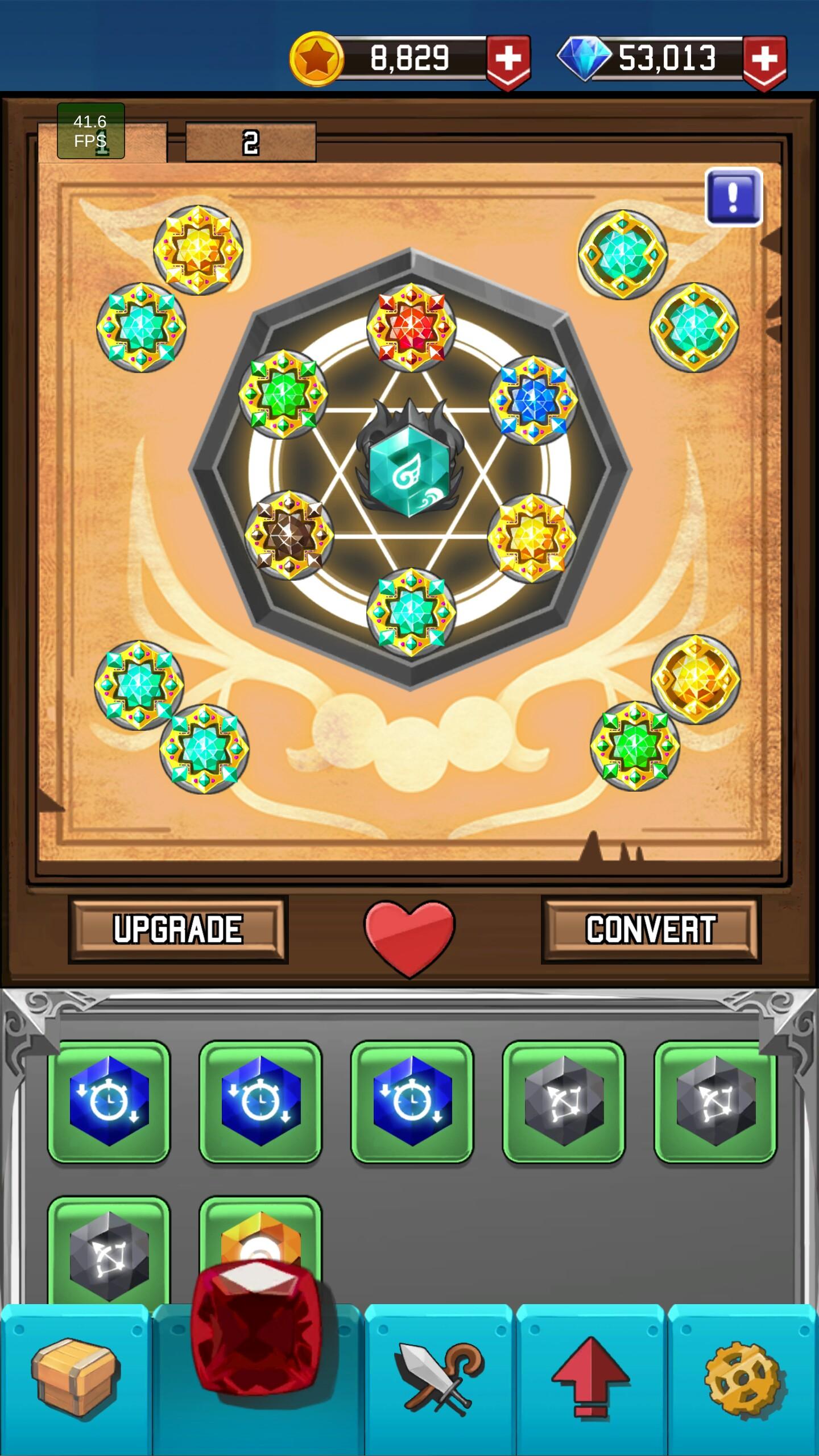
Task: Switch to talisman tab 2
Action: [x=250, y=140]
